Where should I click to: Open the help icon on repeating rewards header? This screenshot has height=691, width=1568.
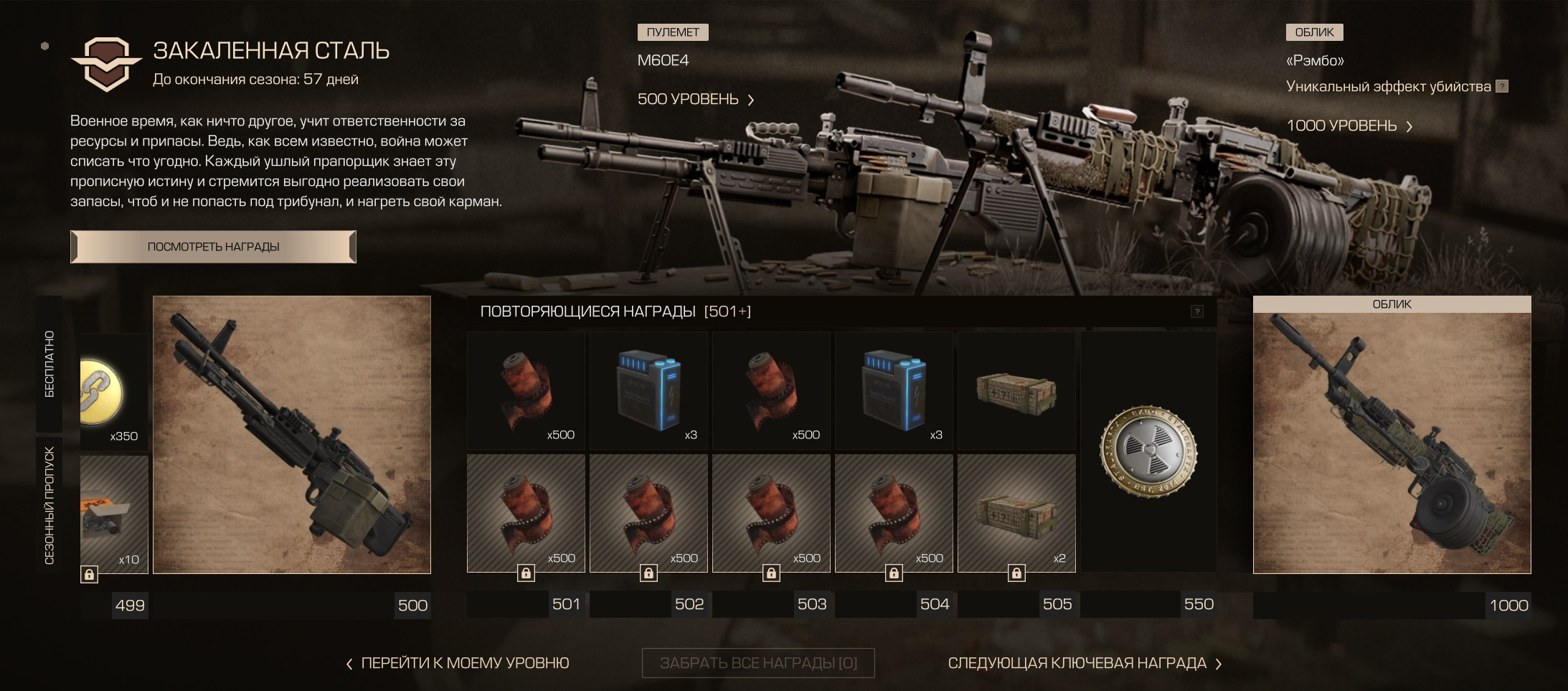[1196, 311]
